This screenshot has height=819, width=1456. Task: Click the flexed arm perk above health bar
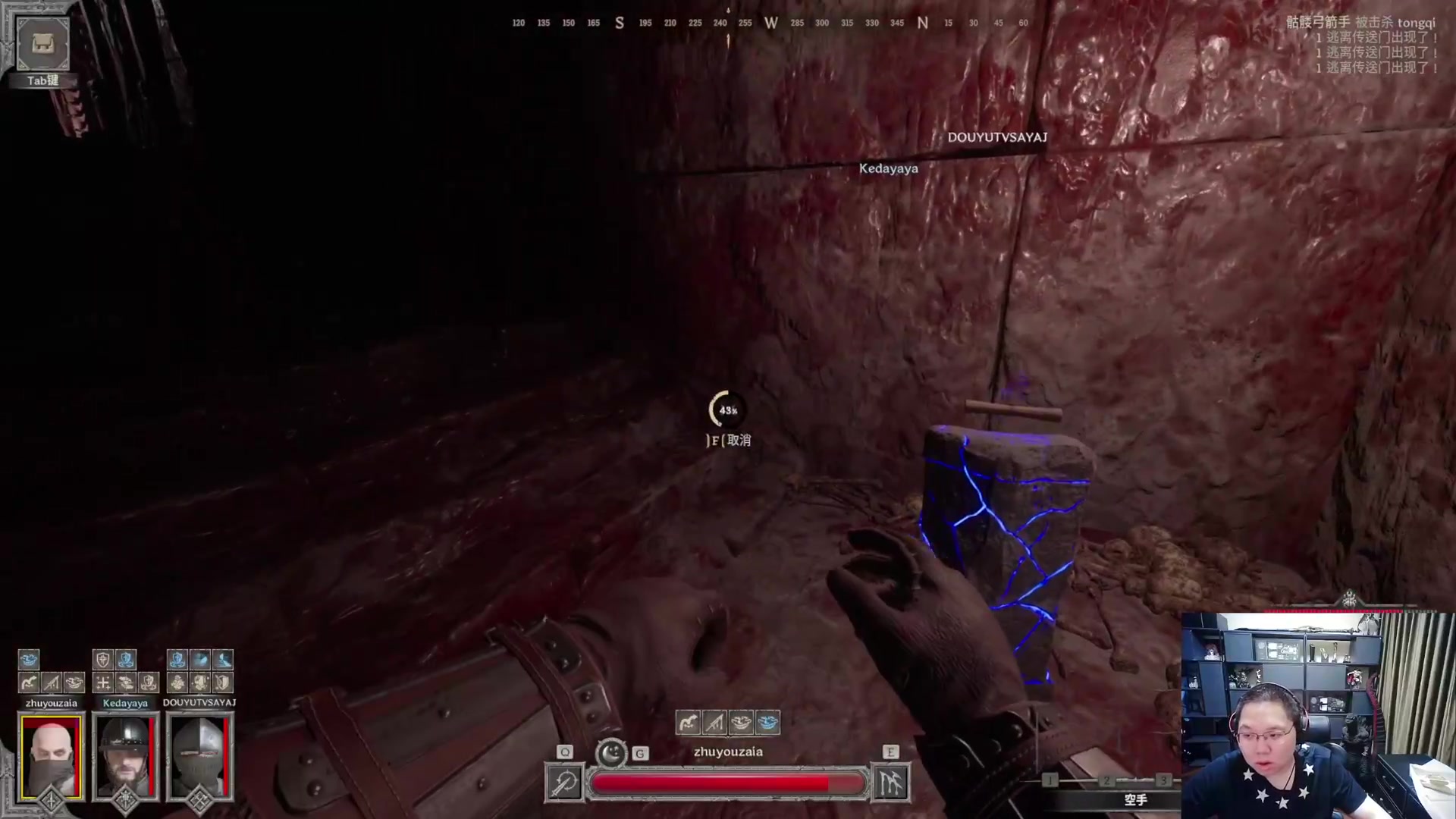[688, 723]
